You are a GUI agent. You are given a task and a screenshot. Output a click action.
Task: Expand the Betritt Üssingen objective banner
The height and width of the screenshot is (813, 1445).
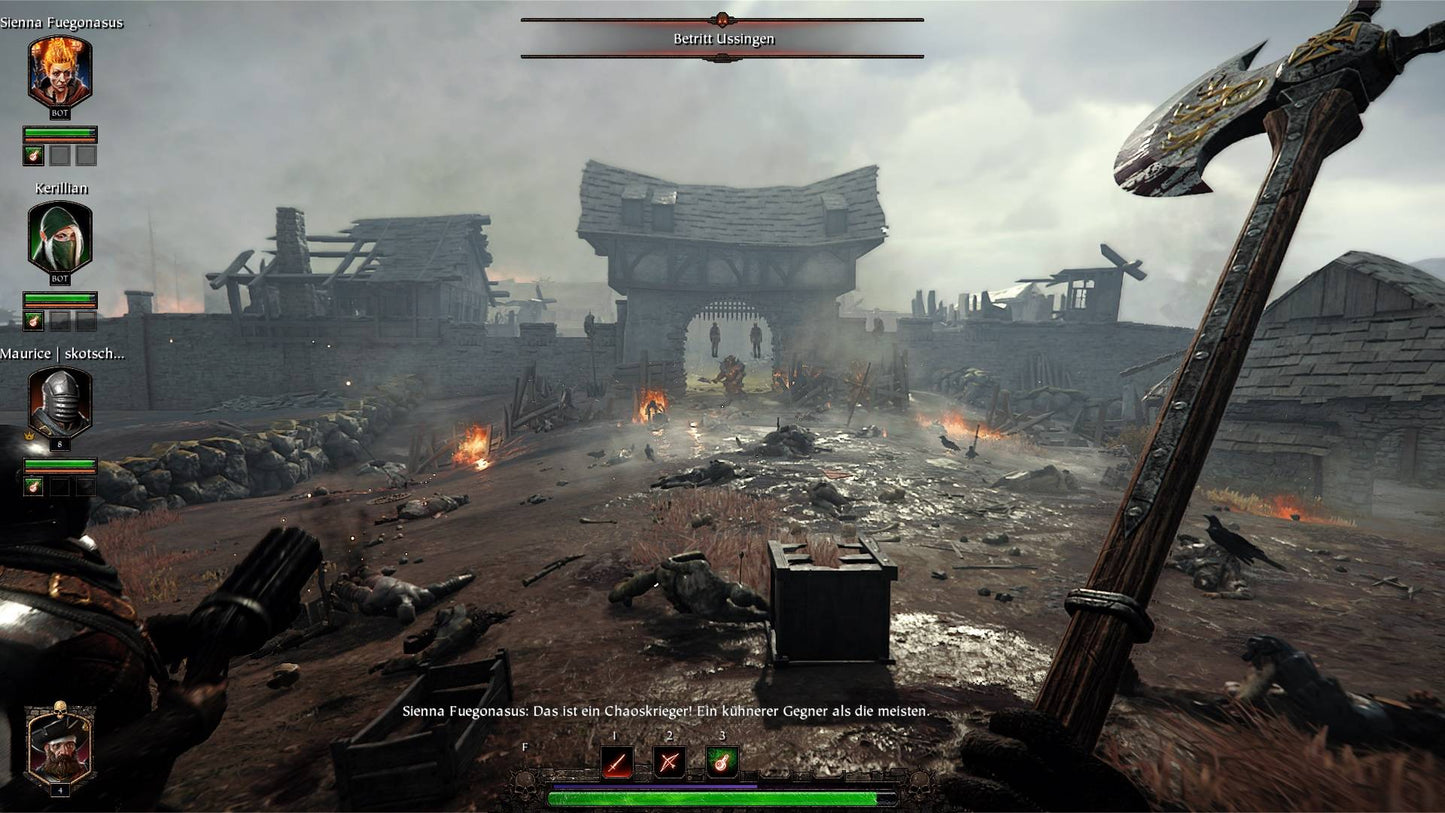tap(721, 39)
